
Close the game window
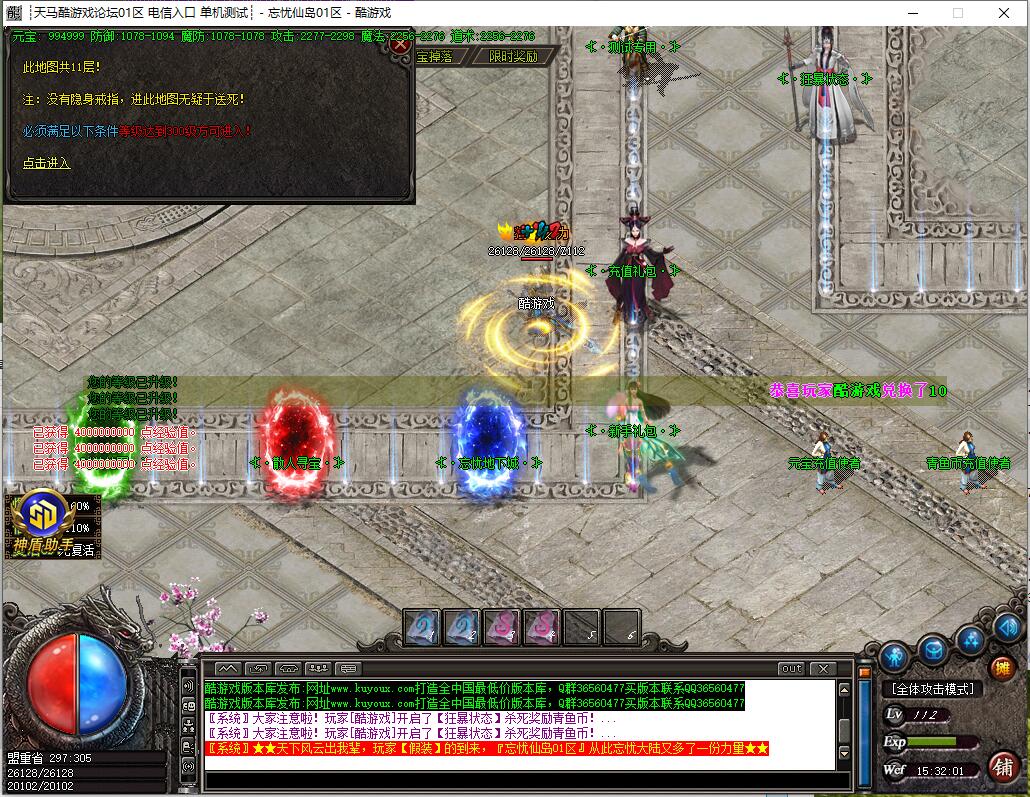coord(1004,13)
